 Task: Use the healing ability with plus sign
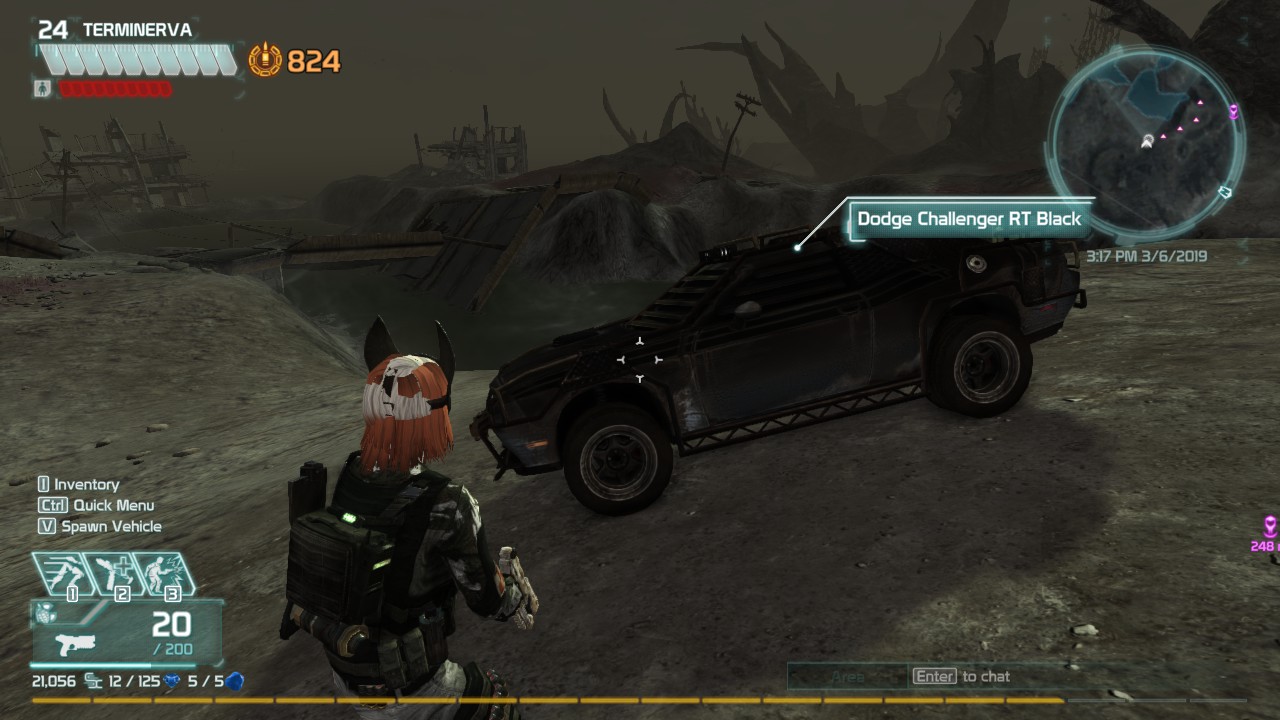coord(115,573)
